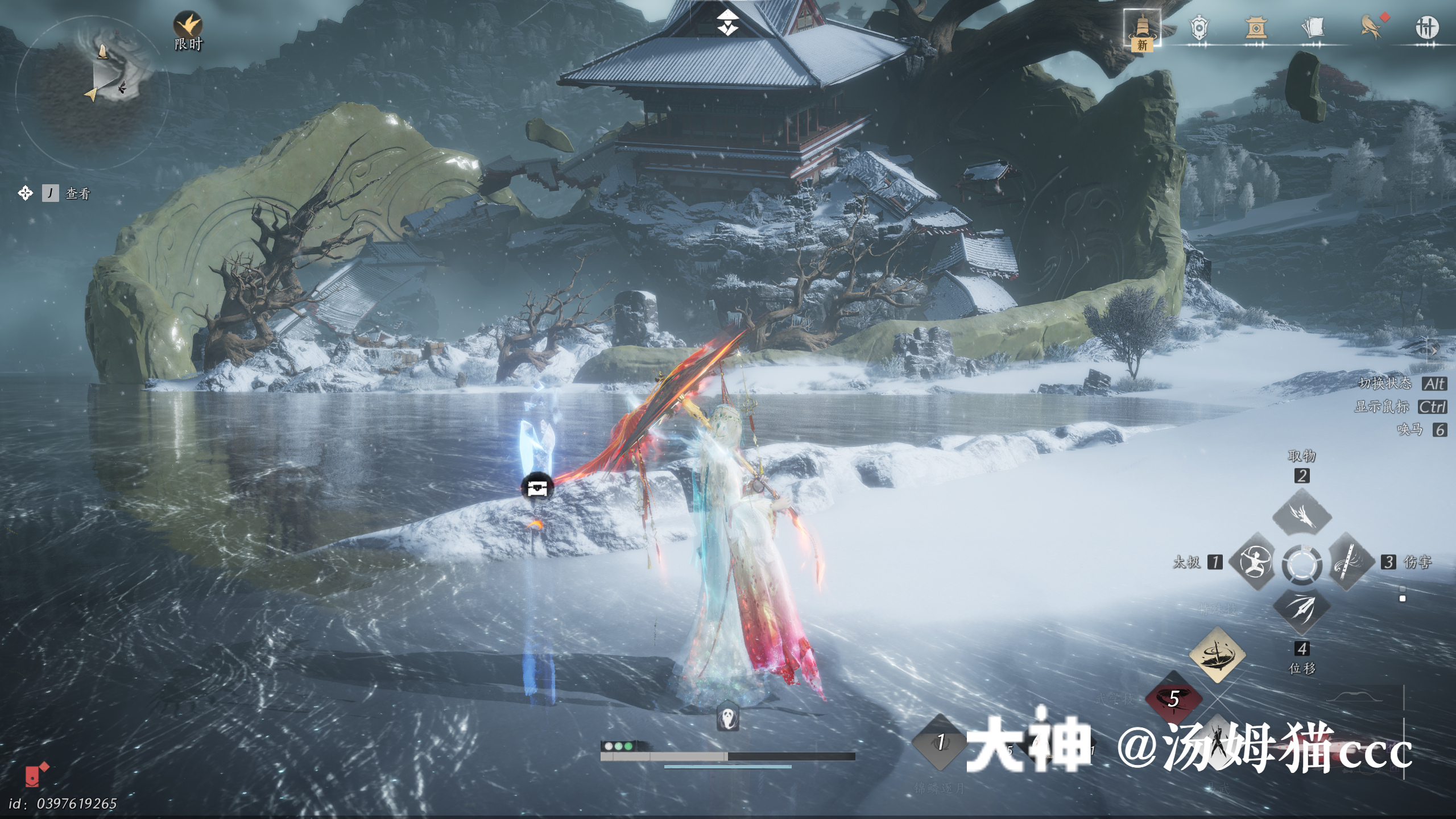The width and height of the screenshot is (1456, 819).
Task: Expand the arrow tab on the right edge
Action: [x=1434, y=350]
